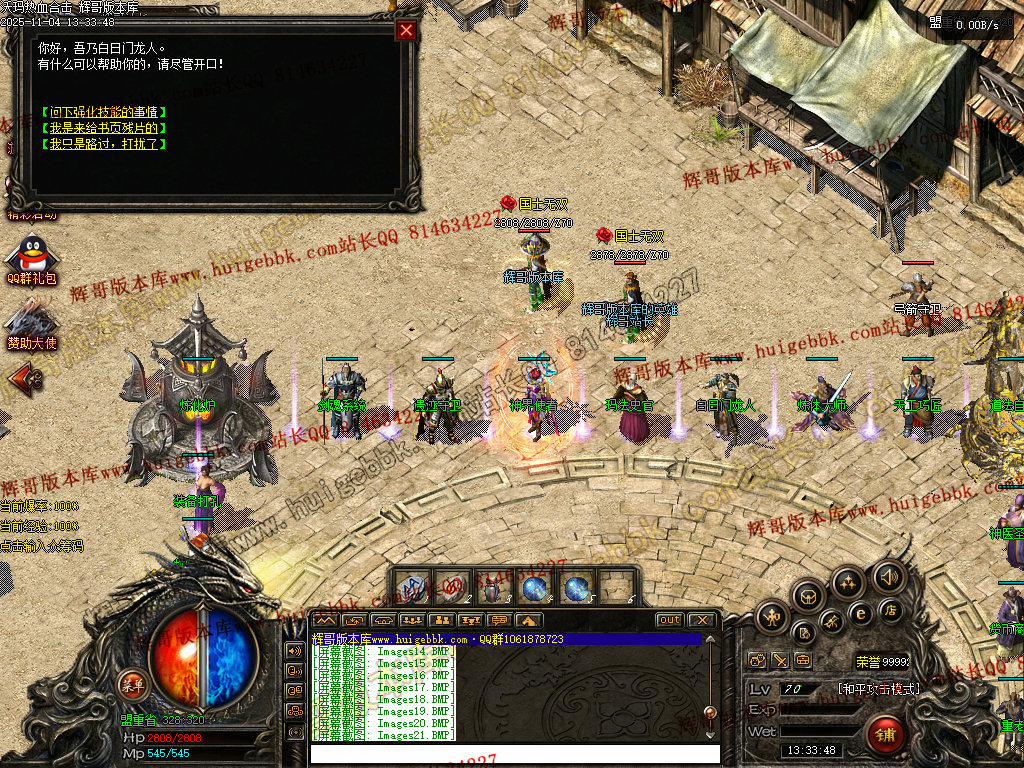Ask about strengthening skills (问下强化技能的事情)
The height and width of the screenshot is (768, 1024).
coord(104,112)
